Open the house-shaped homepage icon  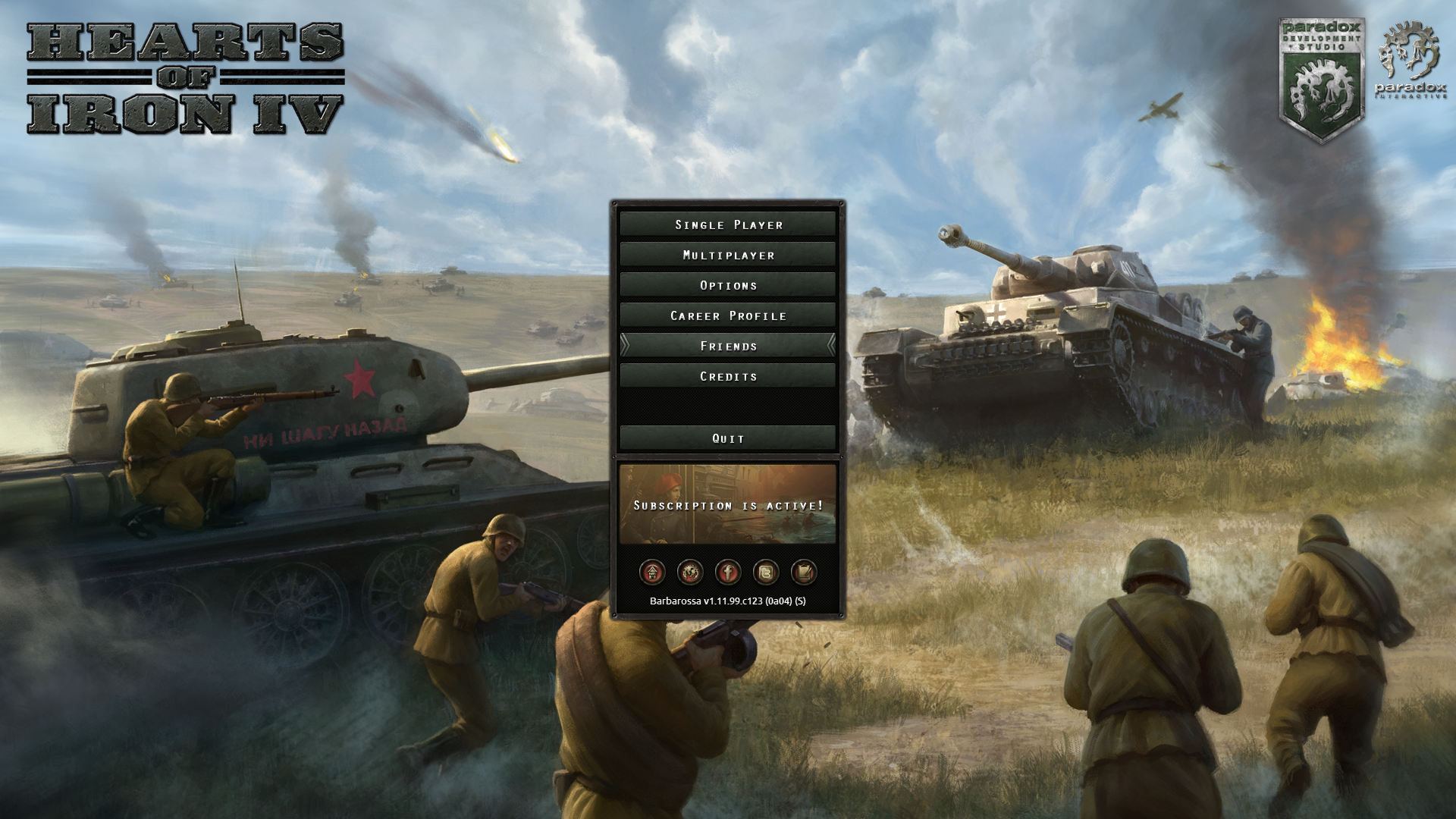(x=652, y=573)
